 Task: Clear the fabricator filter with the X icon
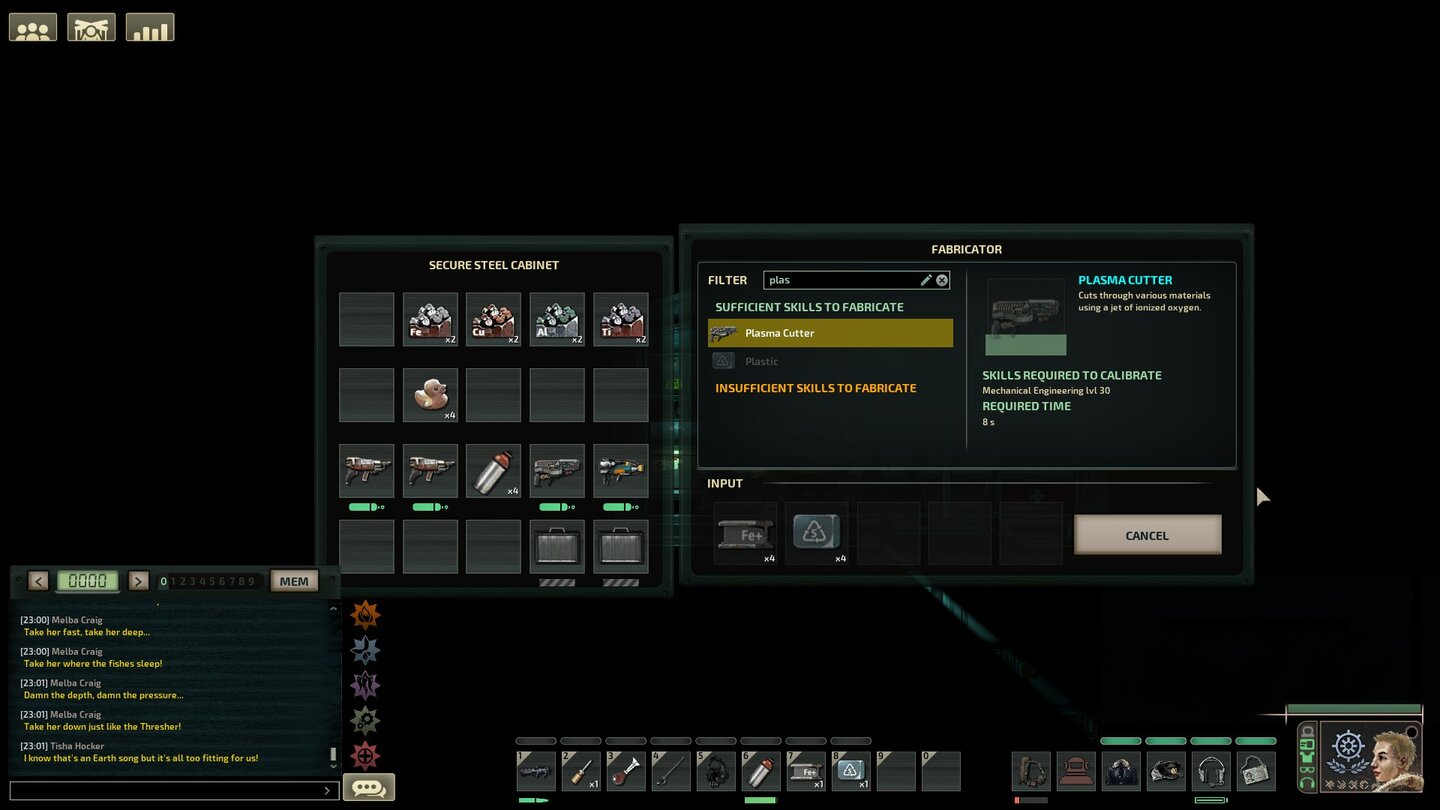click(940, 280)
